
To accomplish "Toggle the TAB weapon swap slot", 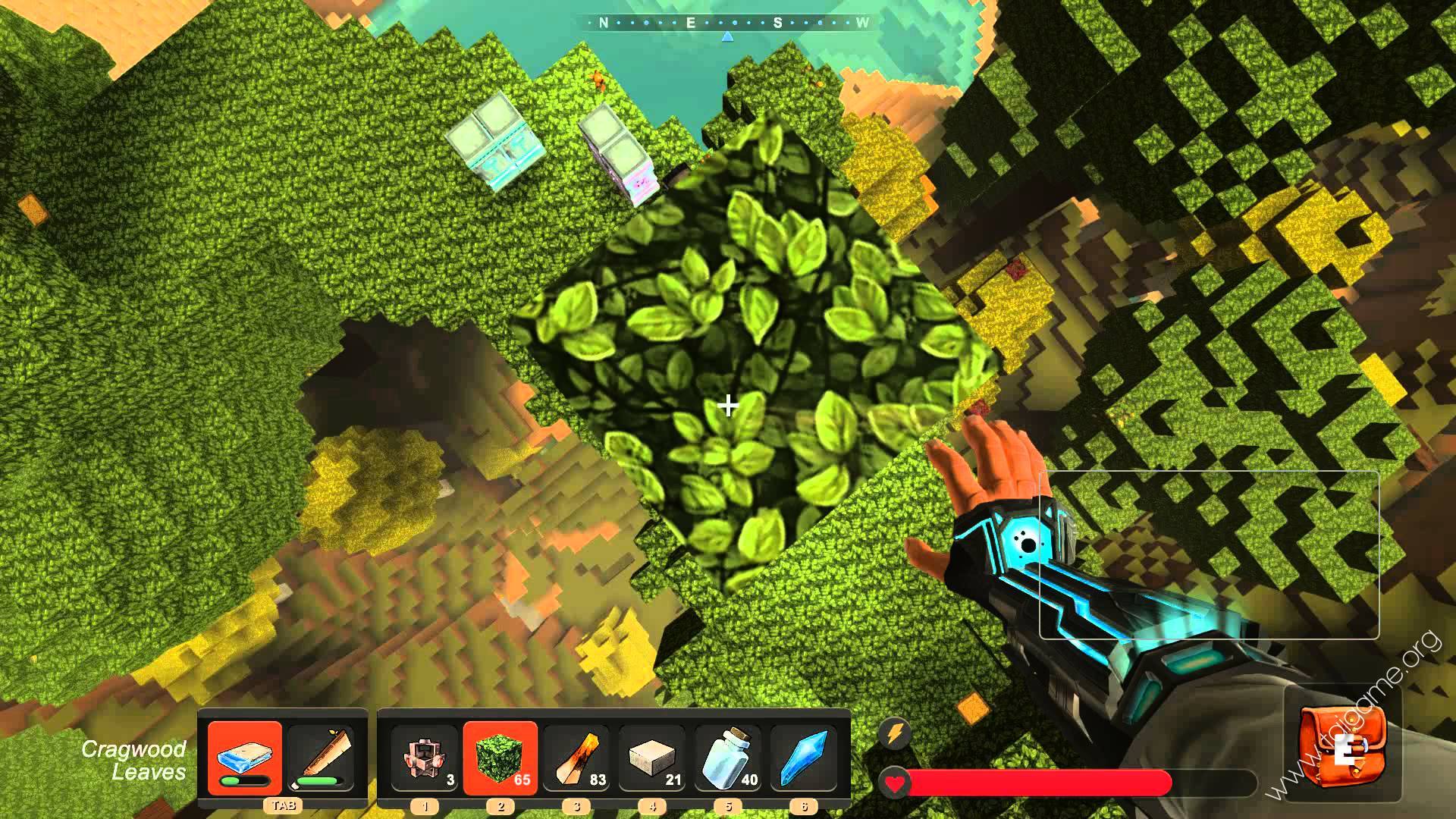I will [282, 806].
